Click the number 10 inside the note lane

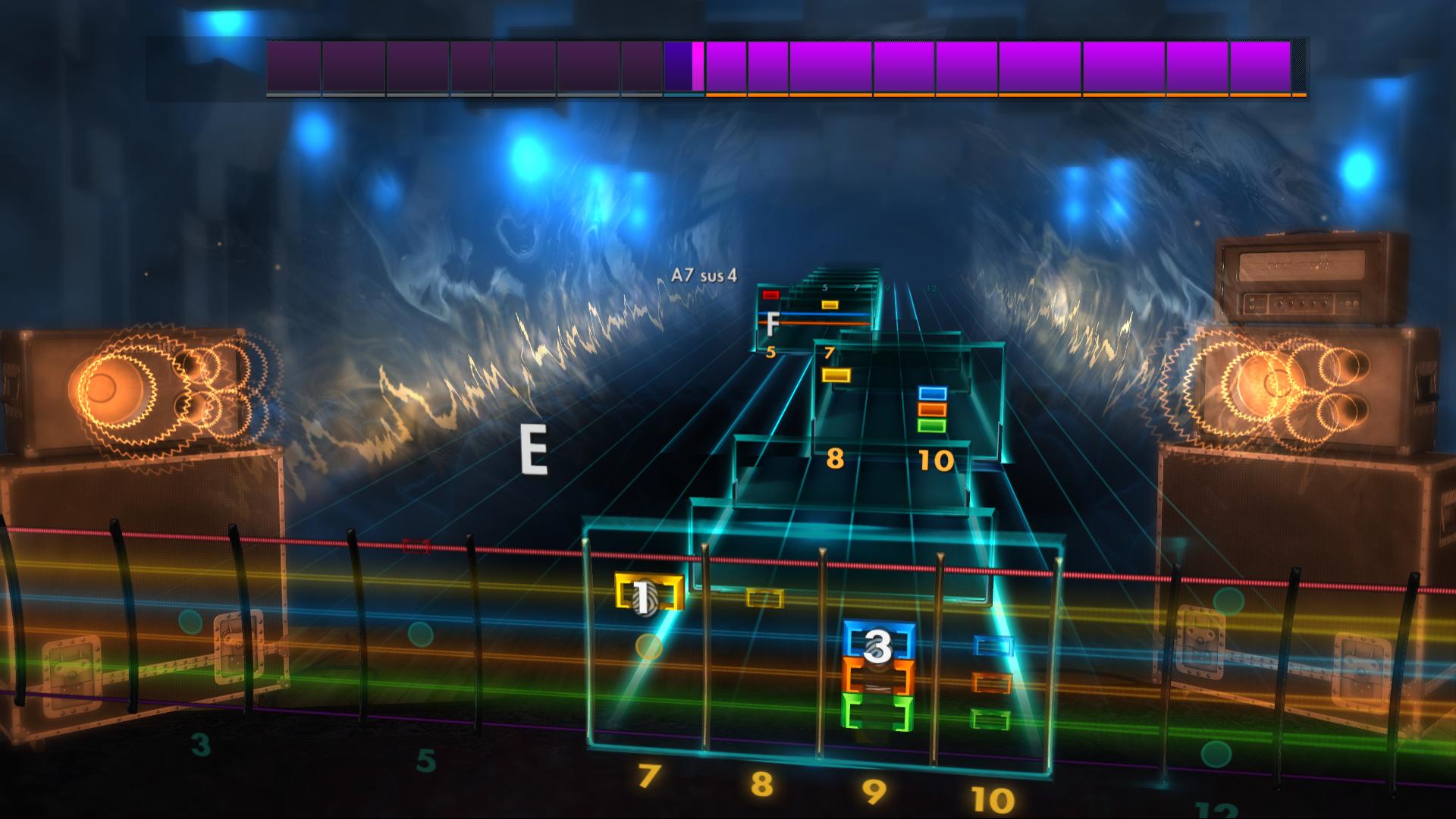pyautogui.click(x=938, y=459)
